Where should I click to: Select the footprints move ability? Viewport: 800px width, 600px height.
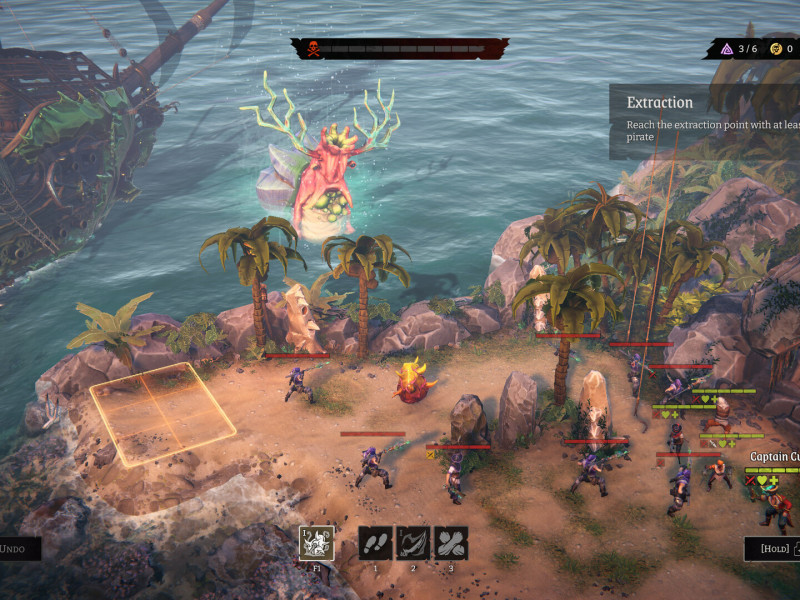tap(375, 543)
